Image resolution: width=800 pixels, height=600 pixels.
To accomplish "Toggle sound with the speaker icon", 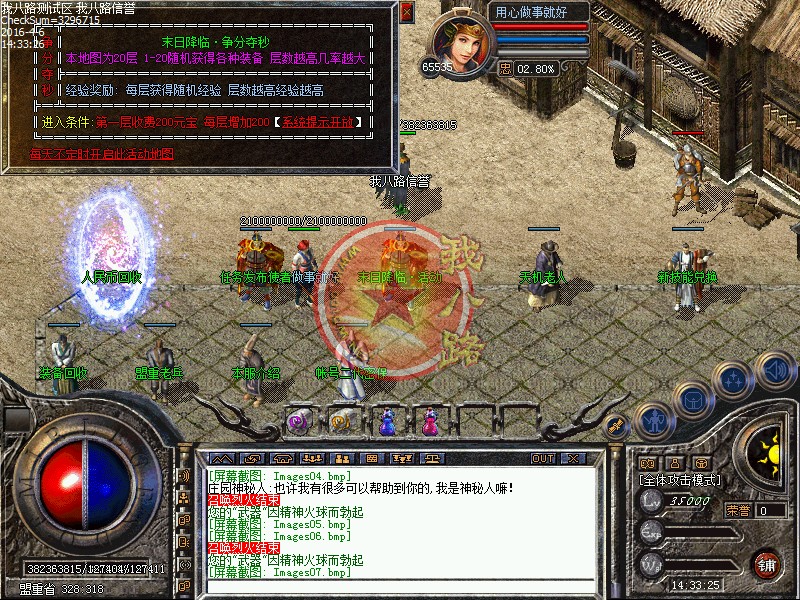I will click(775, 370).
